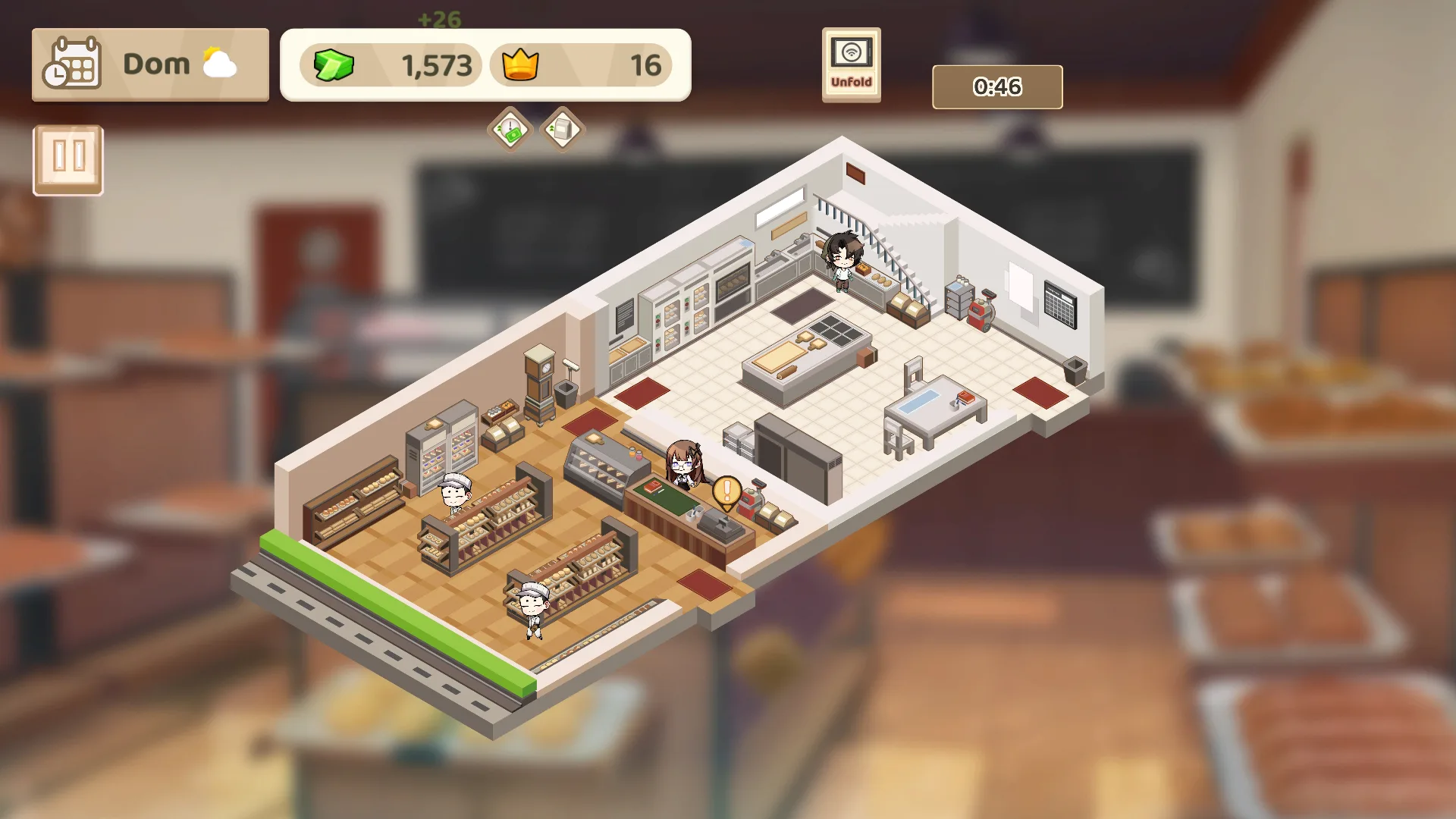Open the green gem currency panel
The height and width of the screenshot is (819, 1456).
(x=387, y=65)
